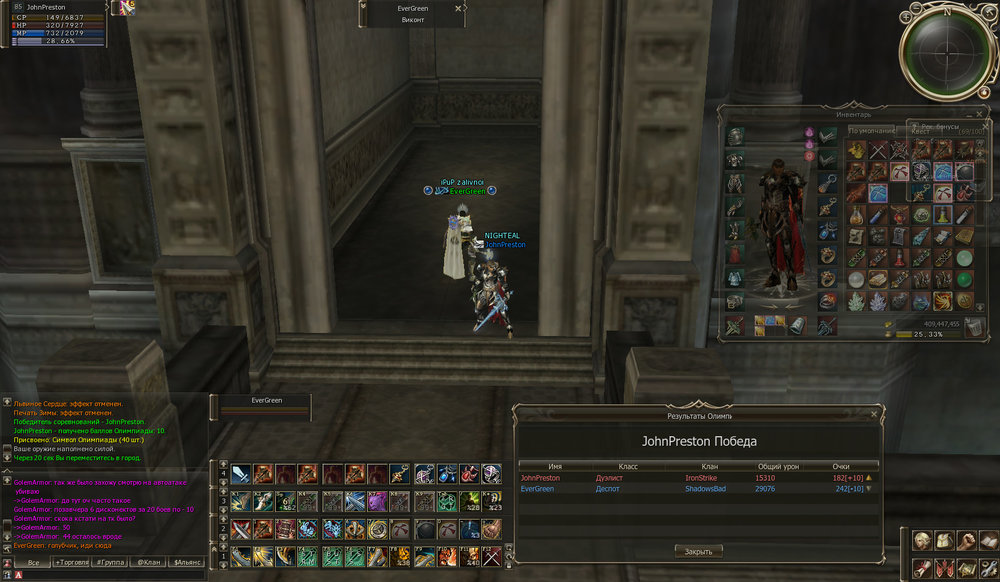Switch to the Все chat tab
Screen dimensions: 1000x582
click(33, 563)
